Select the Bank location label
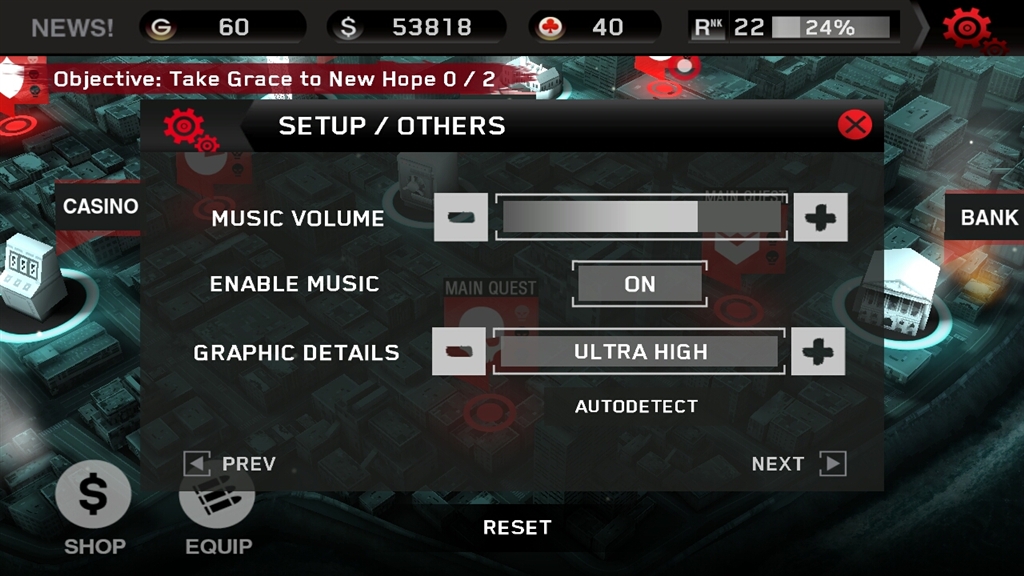 tap(988, 217)
